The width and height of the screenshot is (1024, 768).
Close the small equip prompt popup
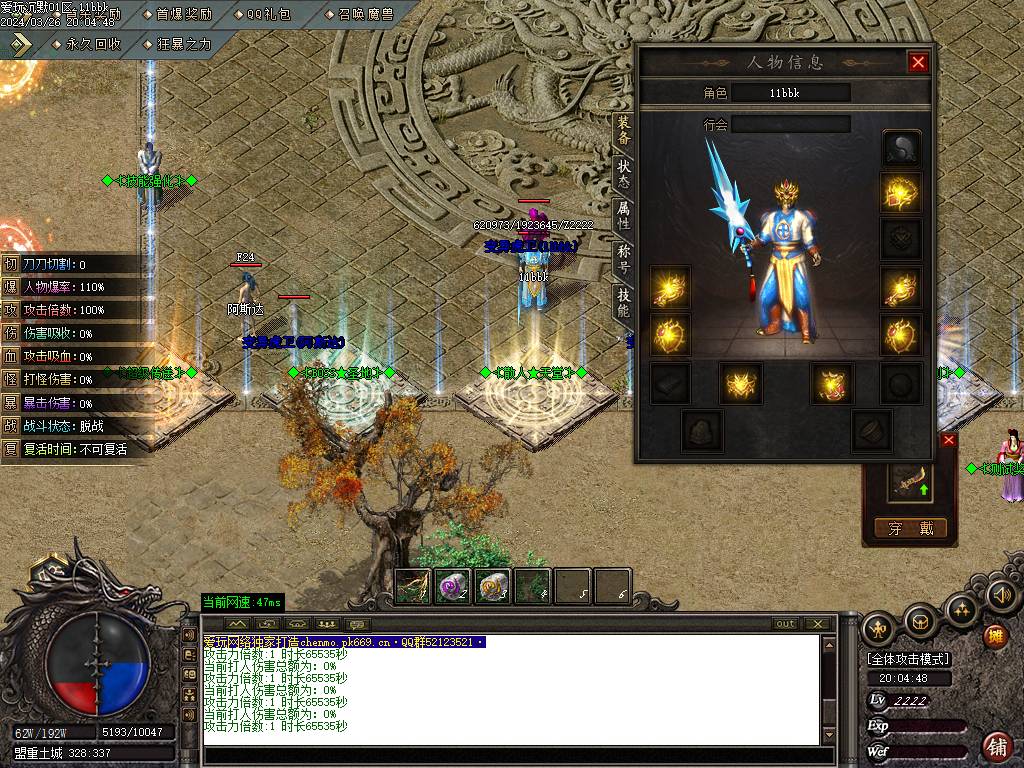[949, 440]
